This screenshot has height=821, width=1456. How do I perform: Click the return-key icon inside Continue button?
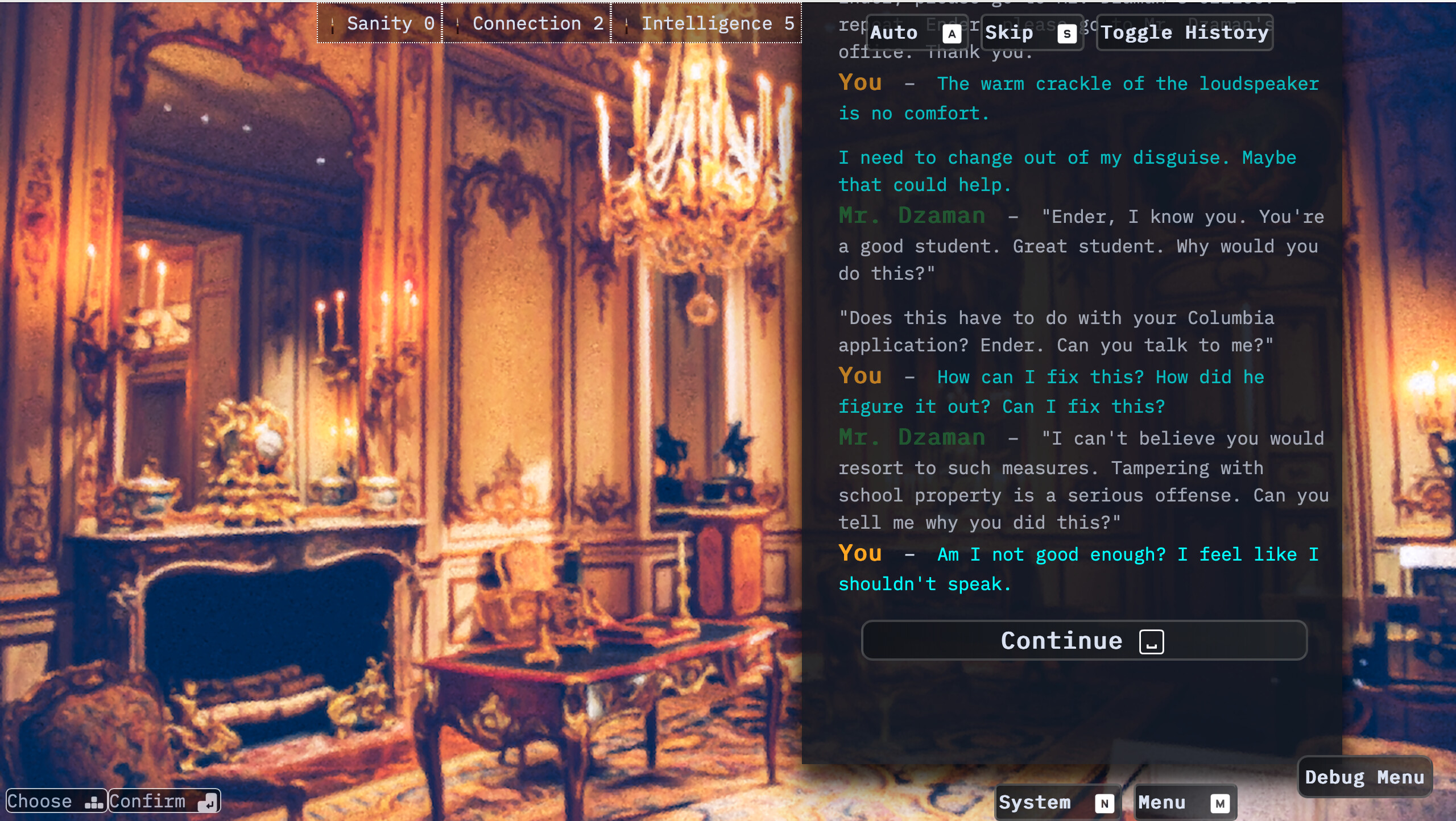point(1152,641)
